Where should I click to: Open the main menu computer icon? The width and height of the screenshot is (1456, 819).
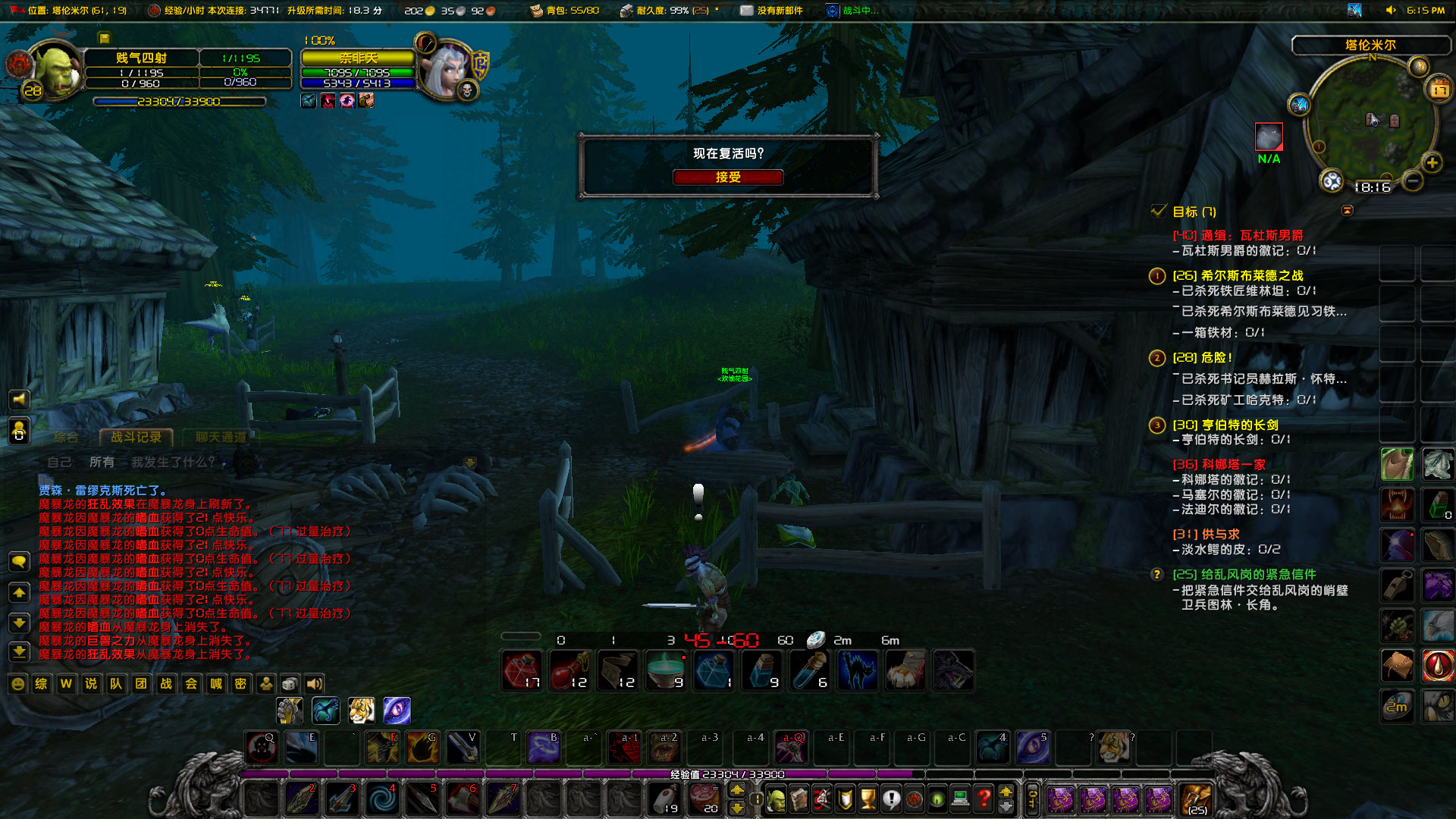tap(960, 799)
